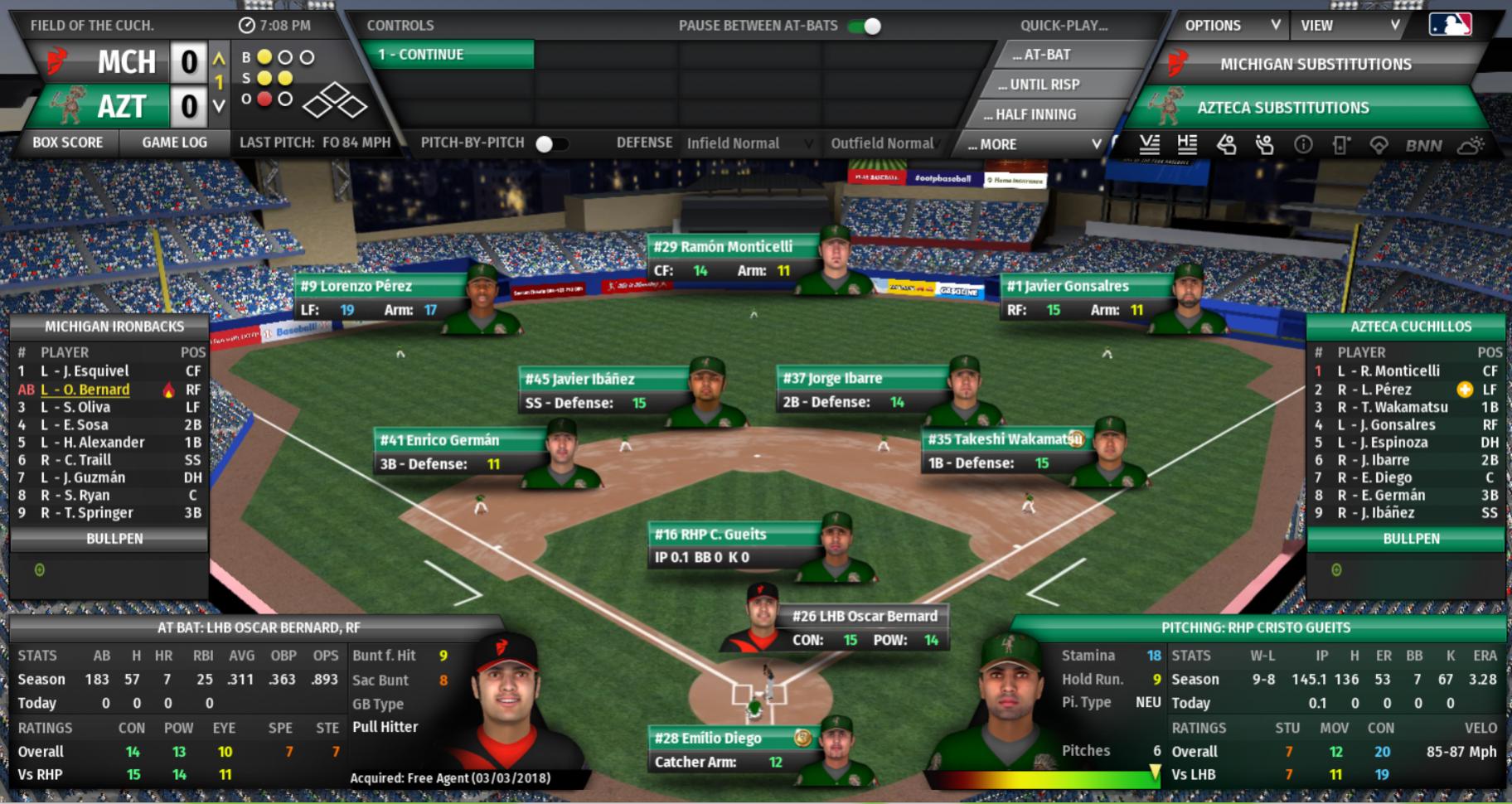The image size is (1512, 804).
Task: Toggle the Pitch-By-Pitch switch
Action: click(551, 143)
